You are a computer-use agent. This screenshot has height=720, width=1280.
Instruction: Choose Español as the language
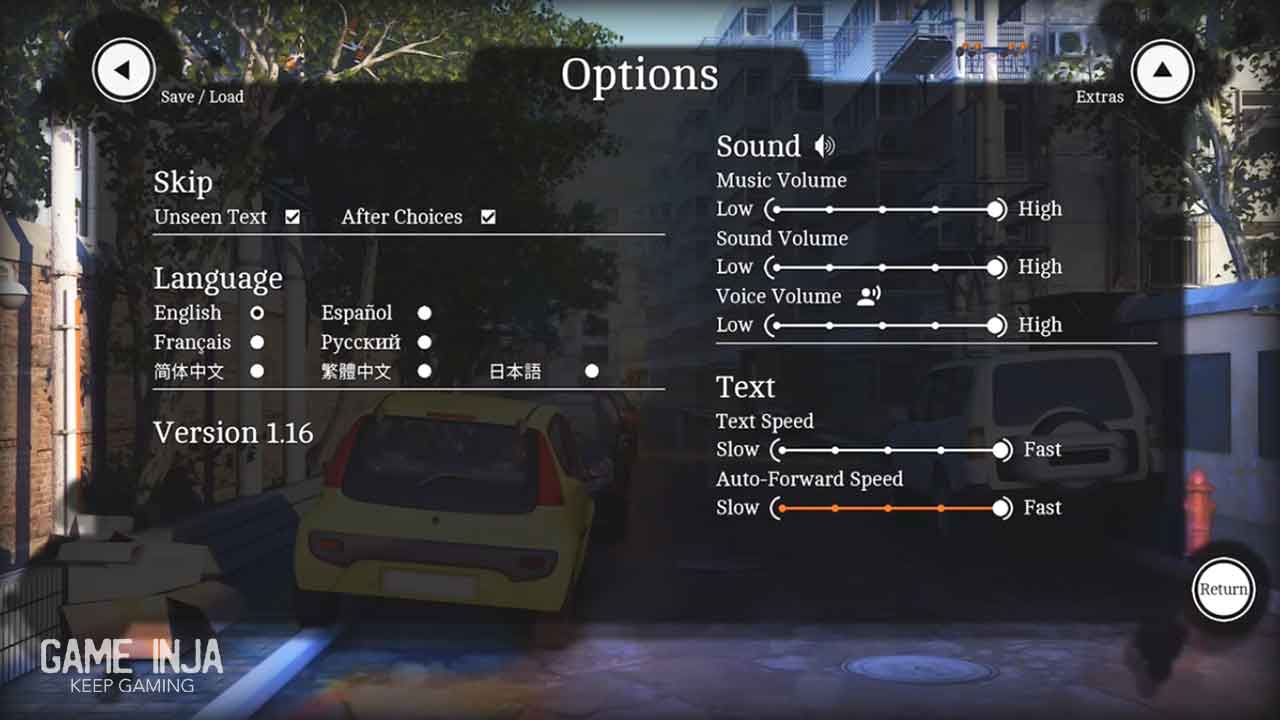coord(424,313)
